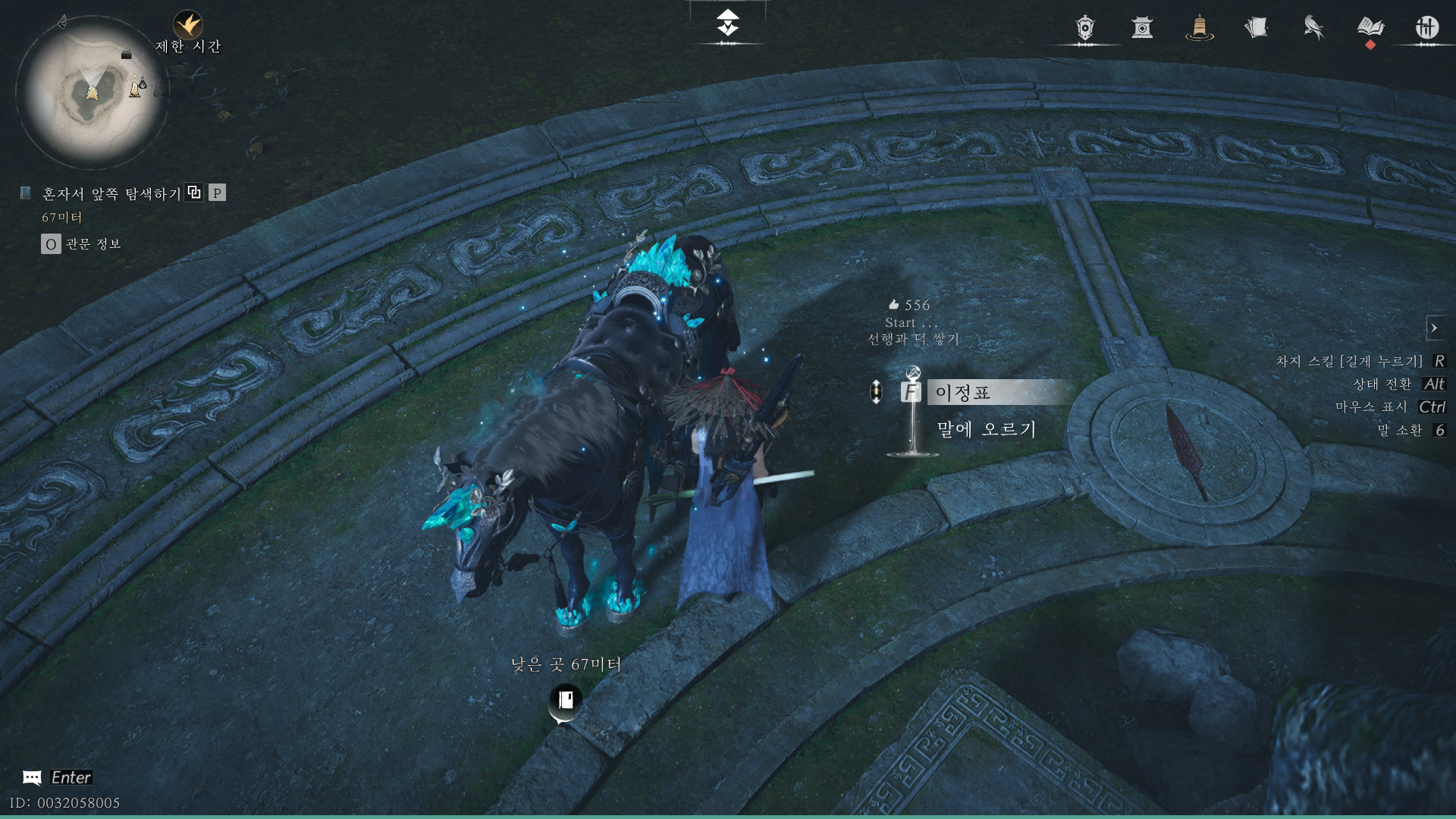This screenshot has width=1456, height=819.
Task: Choose the 말에 오르기 option
Action: coord(986,429)
